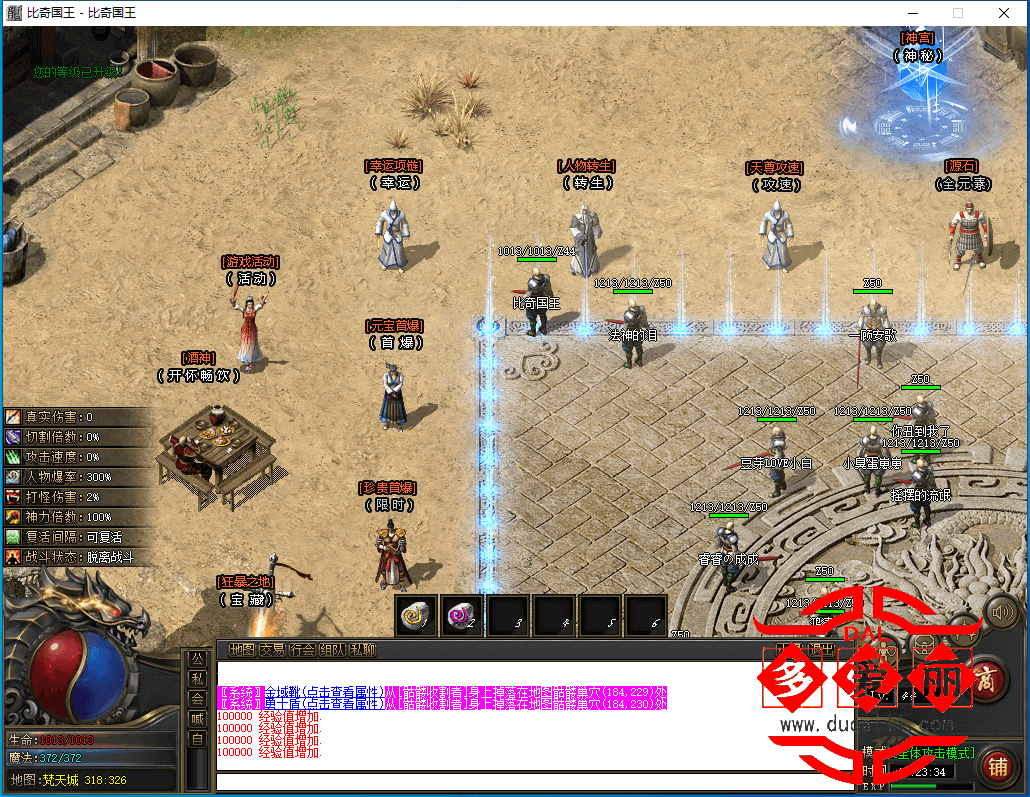Screen dimensions: 1030x797
Task: Open the 地图 map tab
Action: [242, 650]
